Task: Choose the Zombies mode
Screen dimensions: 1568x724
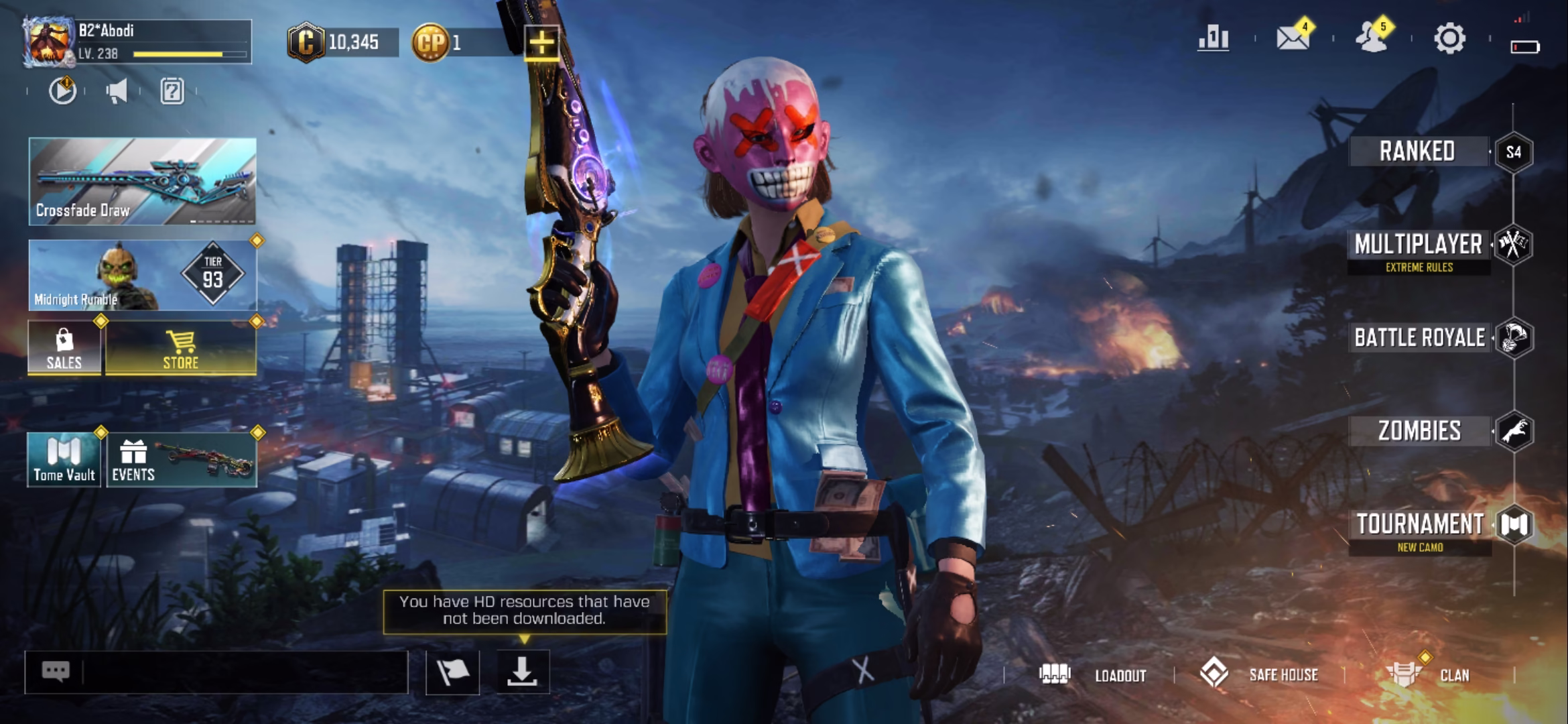Action: click(x=1419, y=431)
